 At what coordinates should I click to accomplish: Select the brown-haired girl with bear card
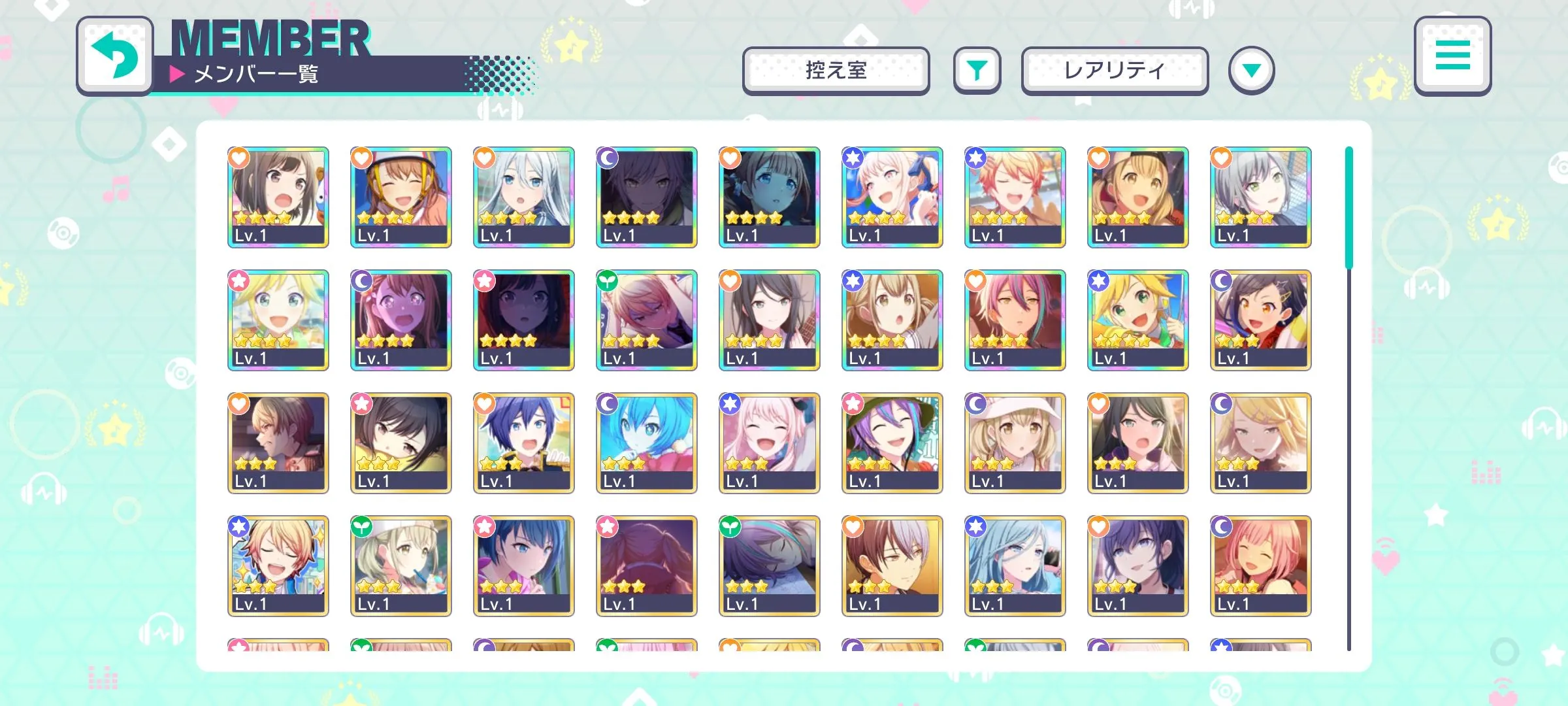pos(278,197)
